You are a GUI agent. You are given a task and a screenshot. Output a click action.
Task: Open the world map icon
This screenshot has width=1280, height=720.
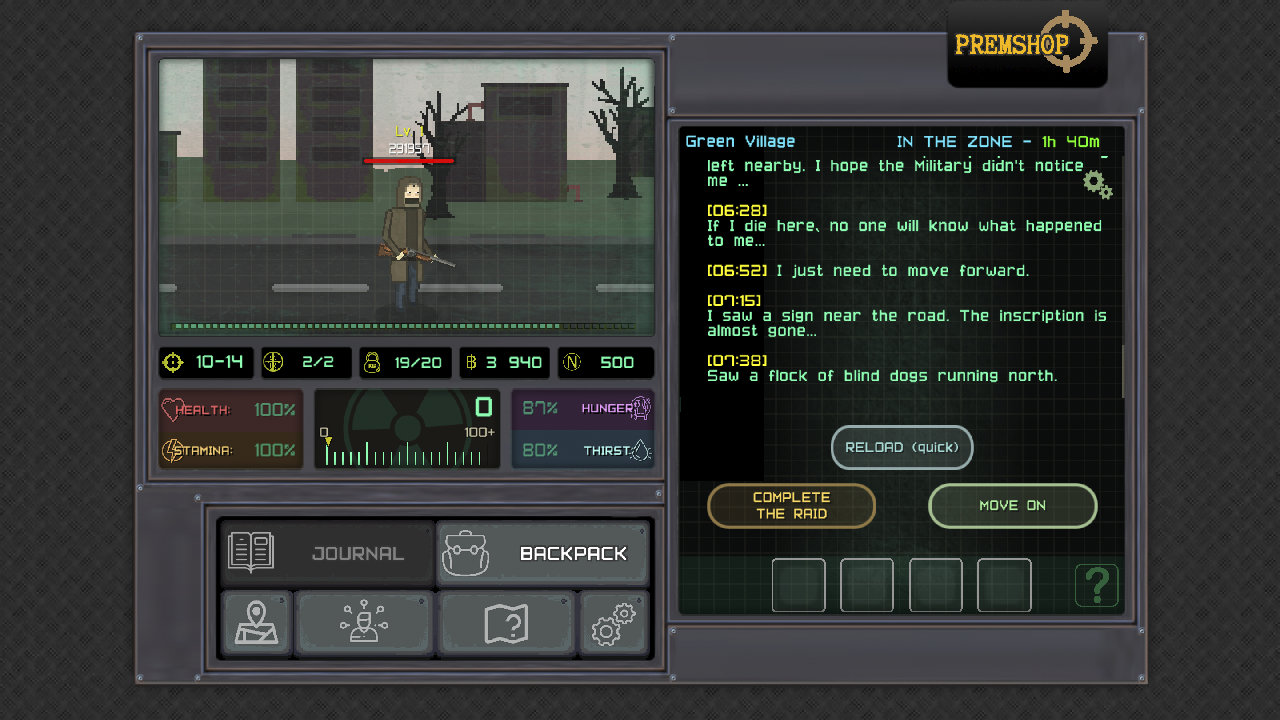(256, 623)
